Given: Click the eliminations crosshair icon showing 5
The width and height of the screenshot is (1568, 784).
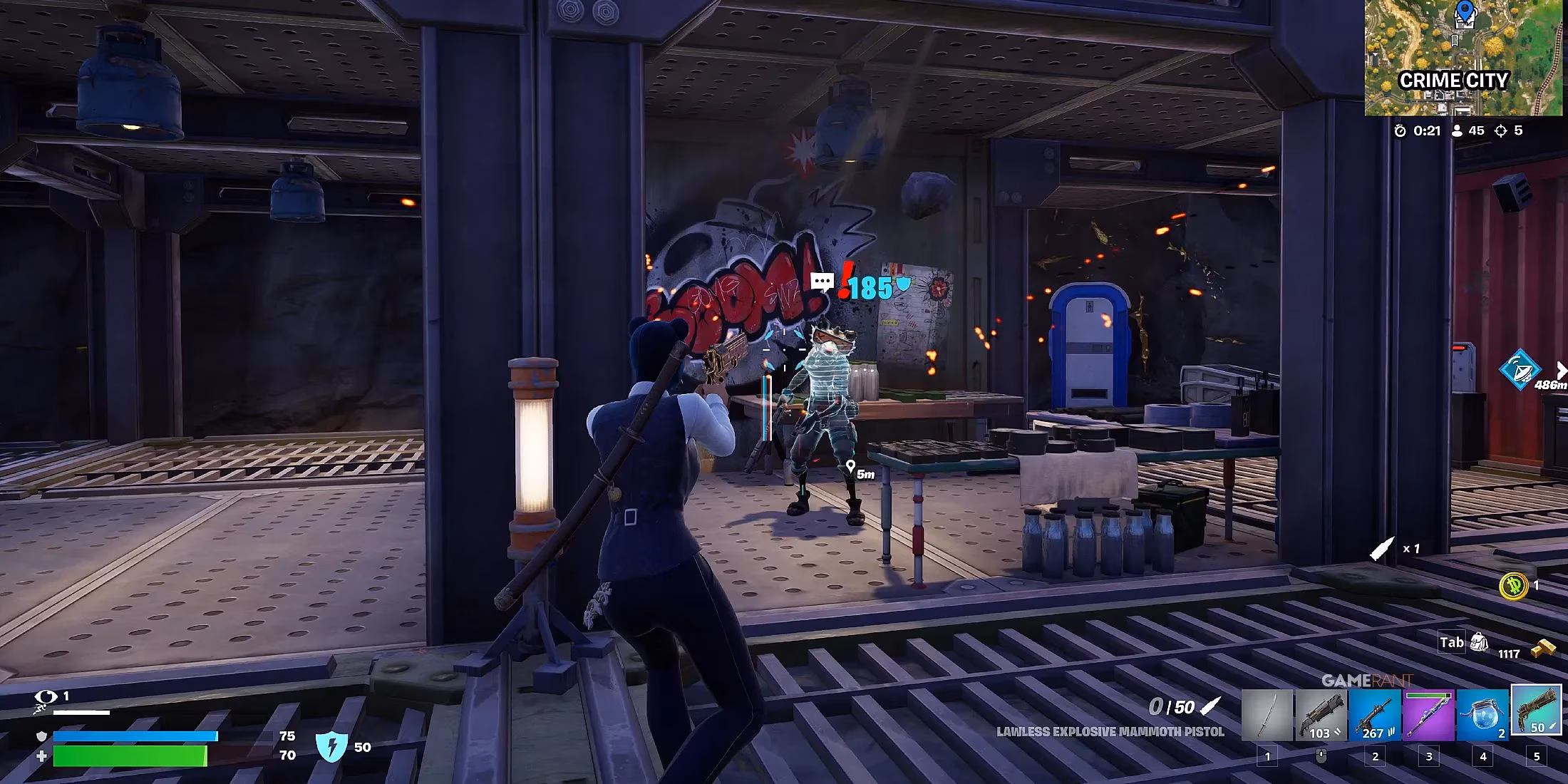Looking at the screenshot, I should [x=1501, y=130].
